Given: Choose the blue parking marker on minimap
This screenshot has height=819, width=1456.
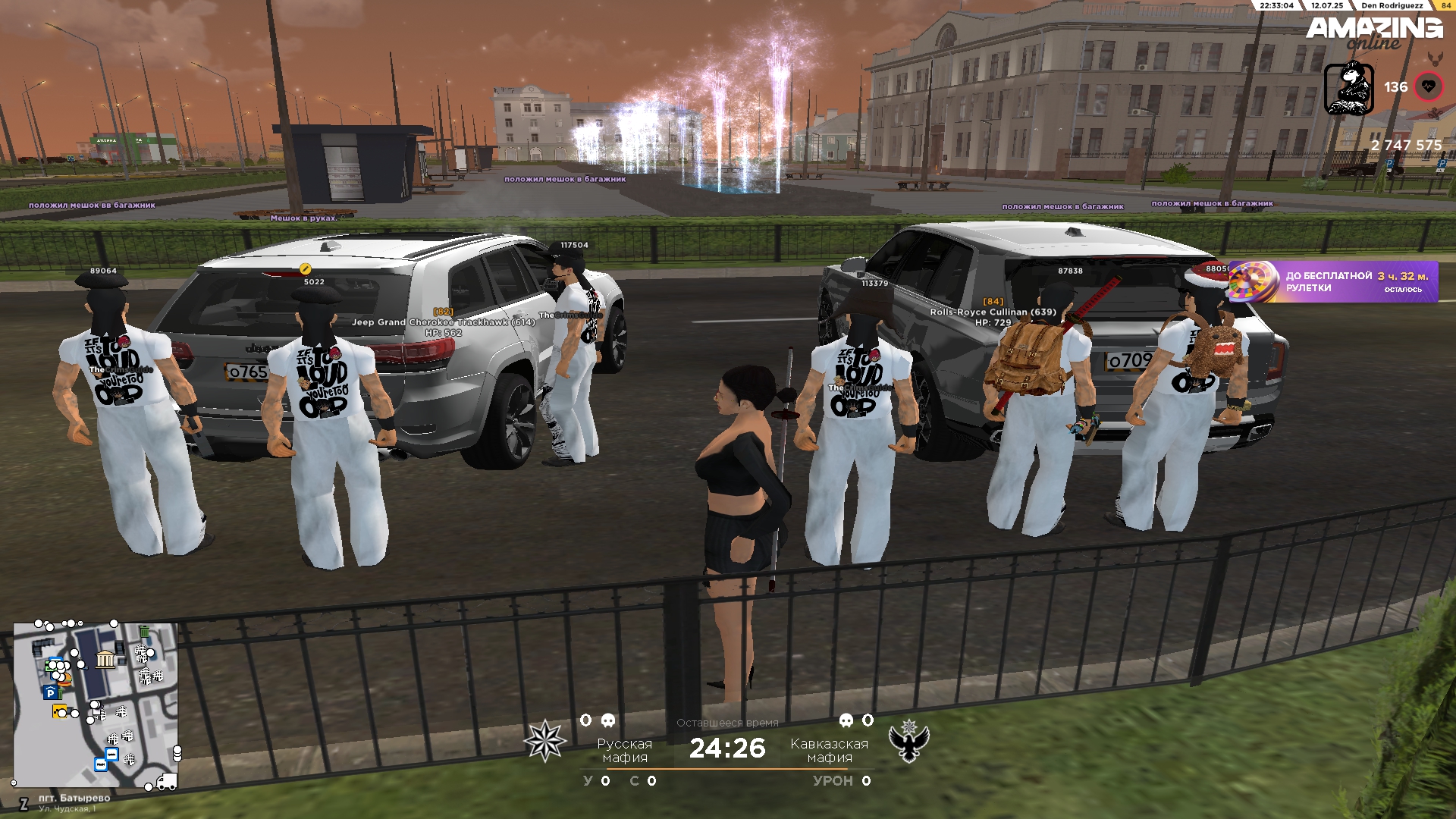Looking at the screenshot, I should tap(50, 692).
